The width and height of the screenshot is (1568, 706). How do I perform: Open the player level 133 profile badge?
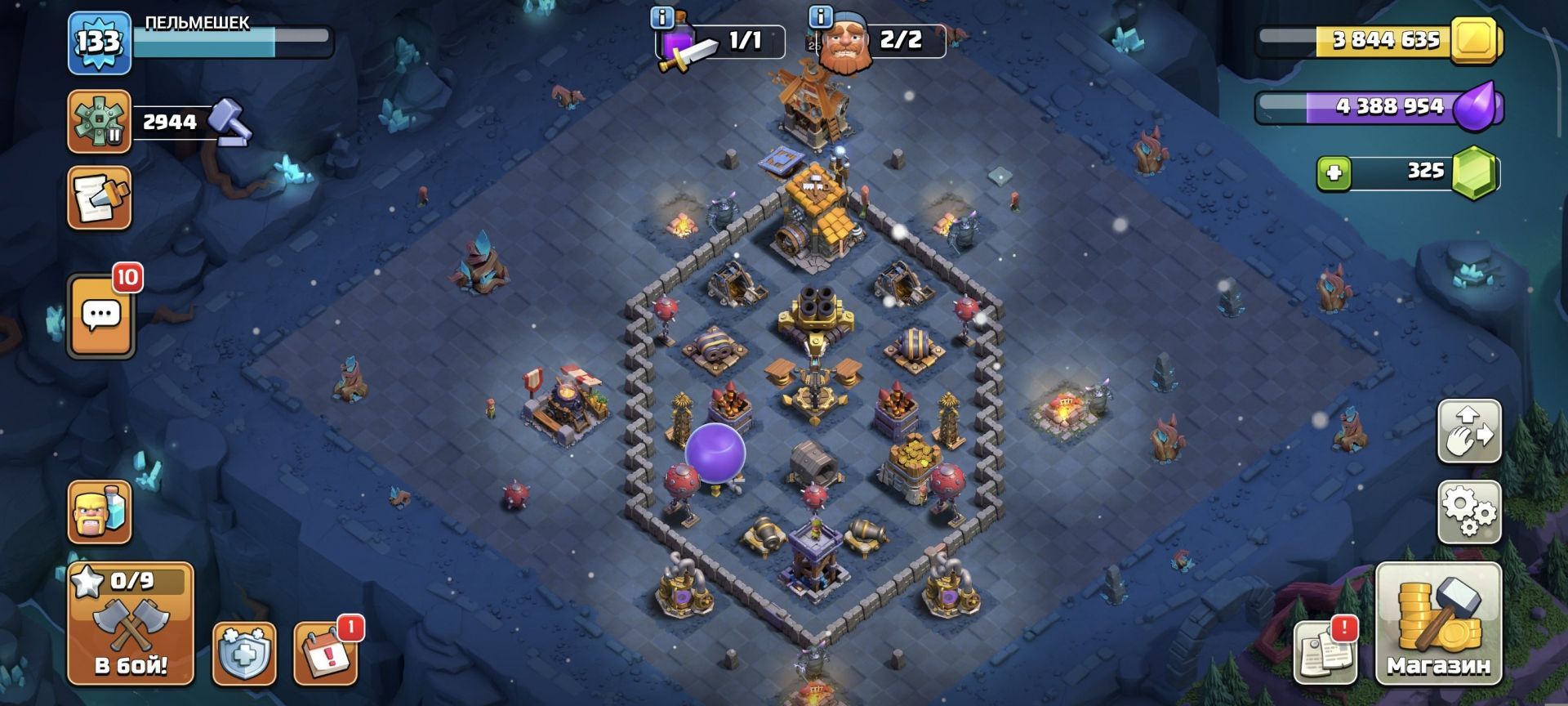pyautogui.click(x=100, y=42)
